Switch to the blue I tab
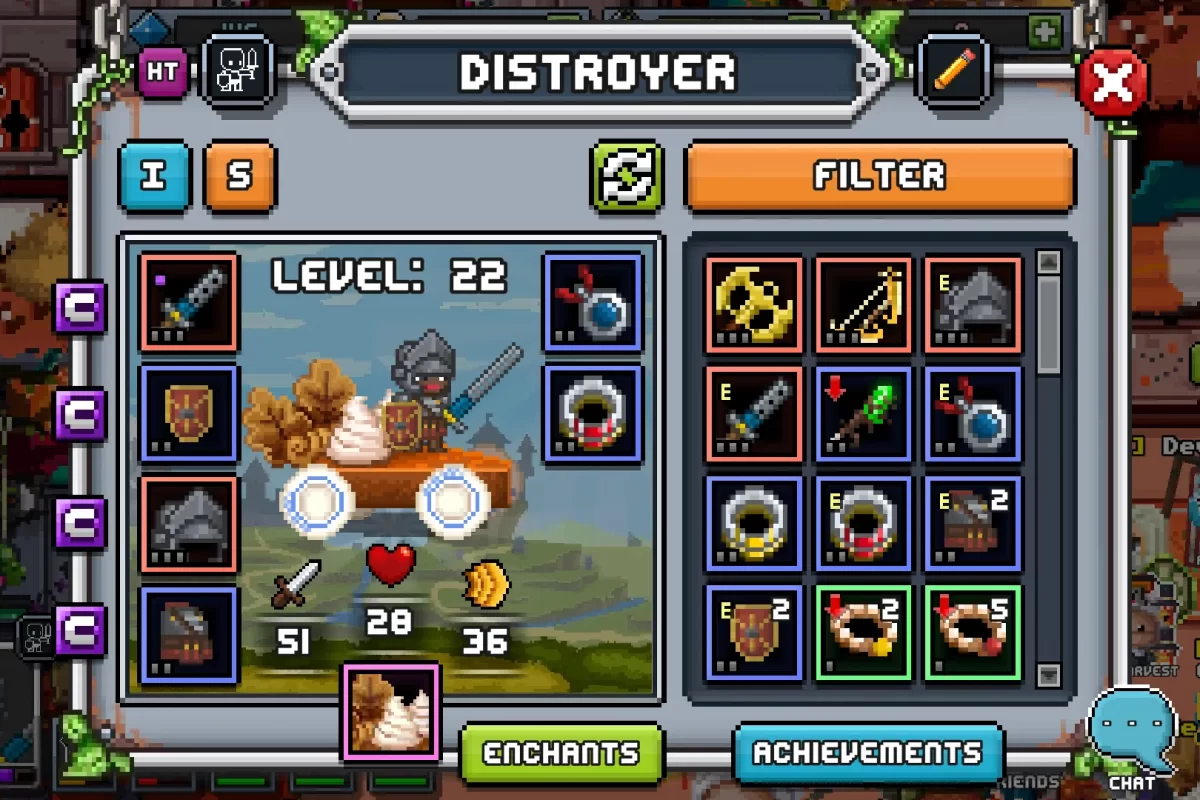The image size is (1200, 800). (154, 176)
